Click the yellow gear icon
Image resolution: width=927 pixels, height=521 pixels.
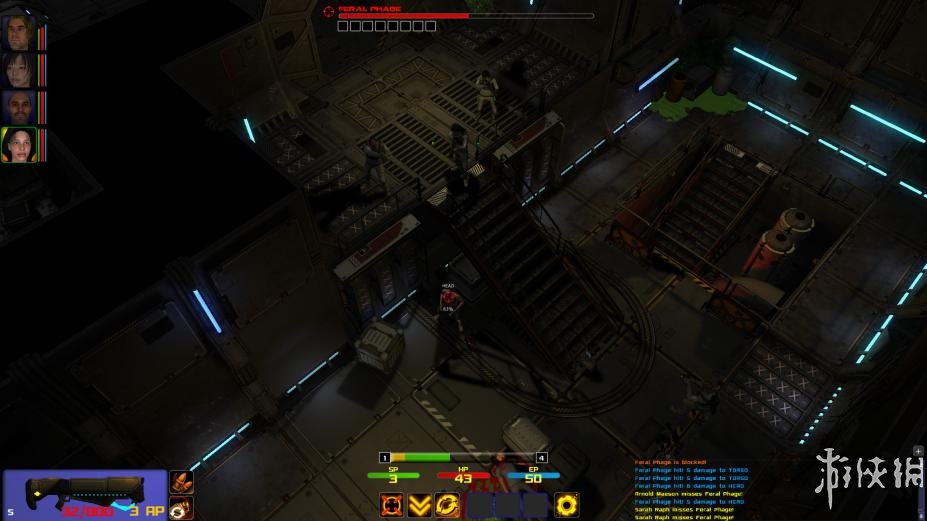567,505
